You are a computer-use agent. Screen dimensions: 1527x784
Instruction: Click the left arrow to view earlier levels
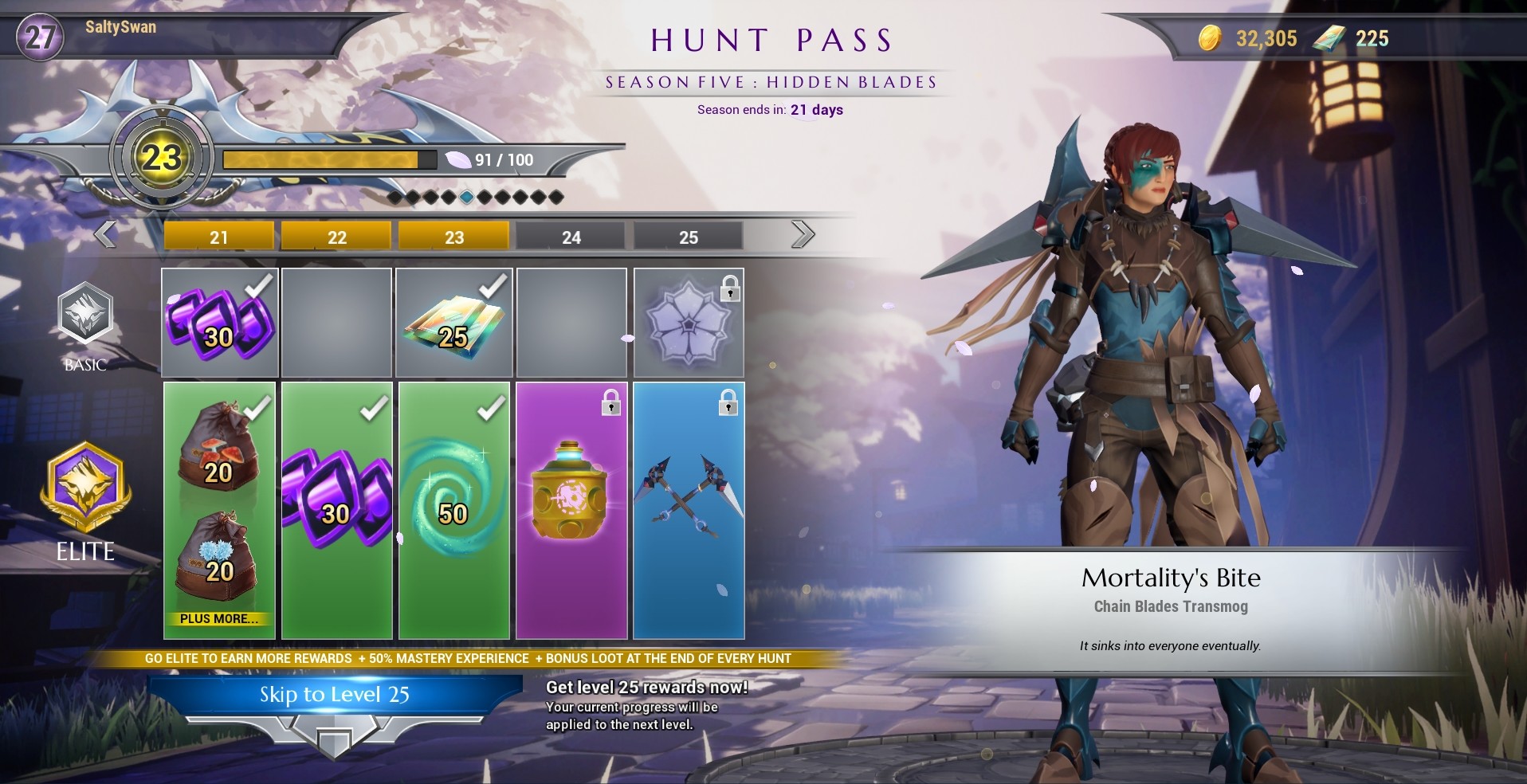[x=104, y=235]
